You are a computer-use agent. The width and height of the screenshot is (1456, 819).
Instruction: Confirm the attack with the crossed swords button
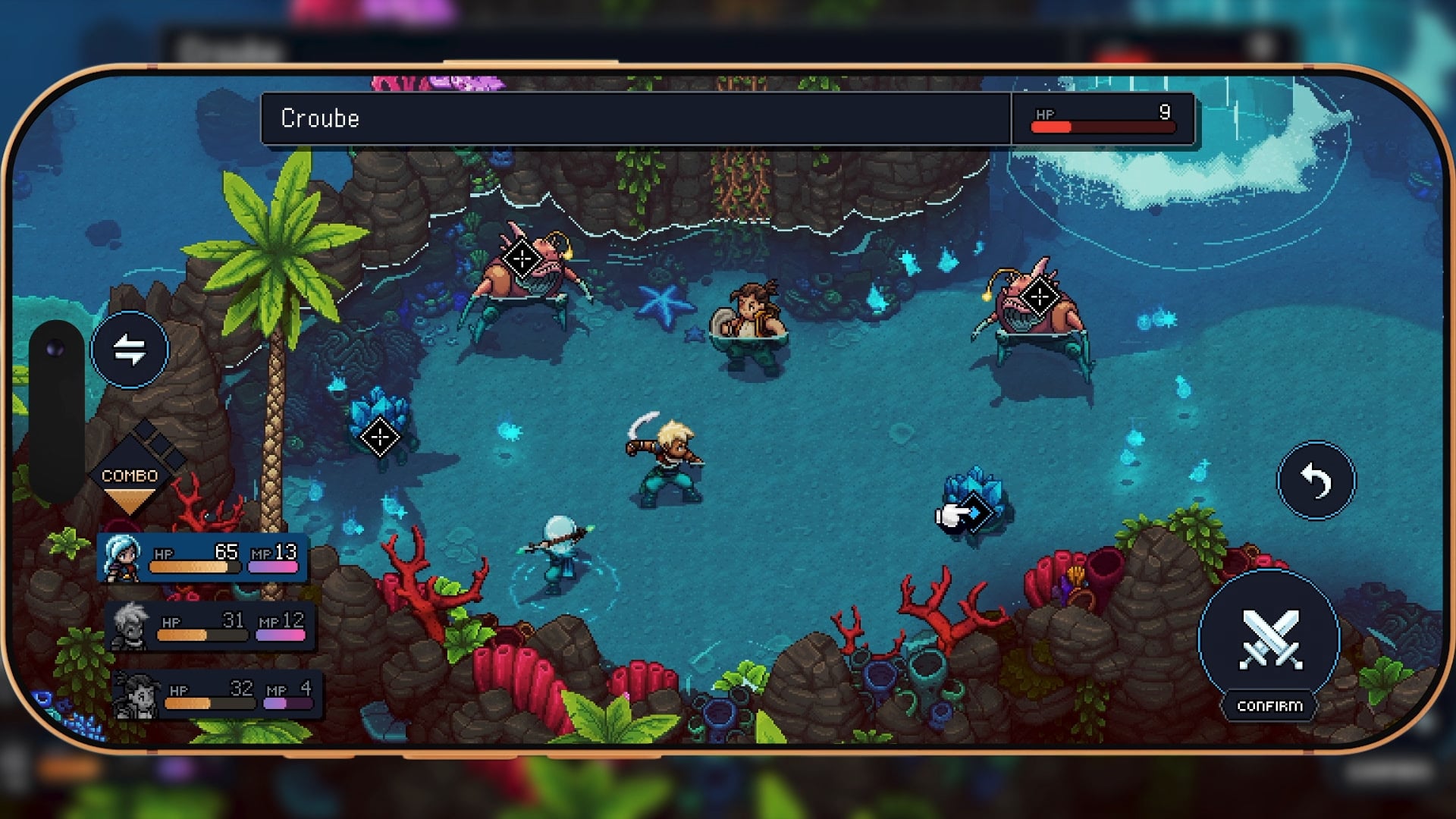tap(1269, 639)
